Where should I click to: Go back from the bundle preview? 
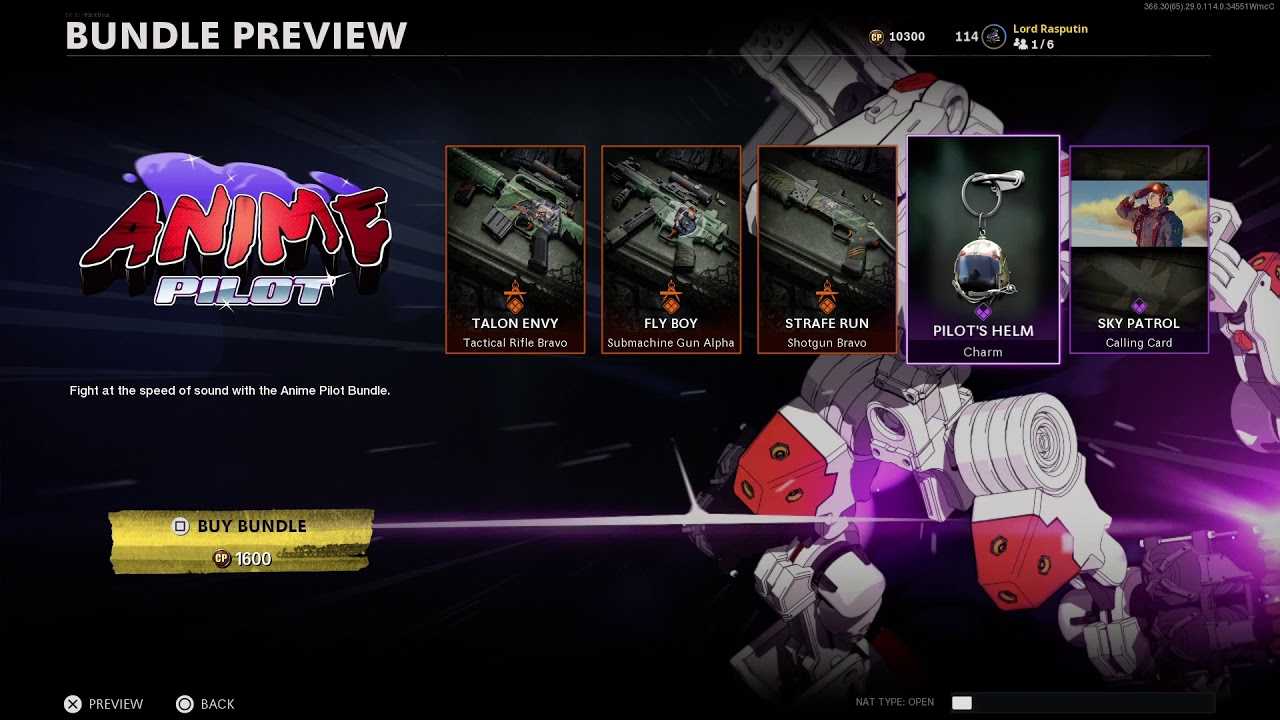click(x=206, y=704)
